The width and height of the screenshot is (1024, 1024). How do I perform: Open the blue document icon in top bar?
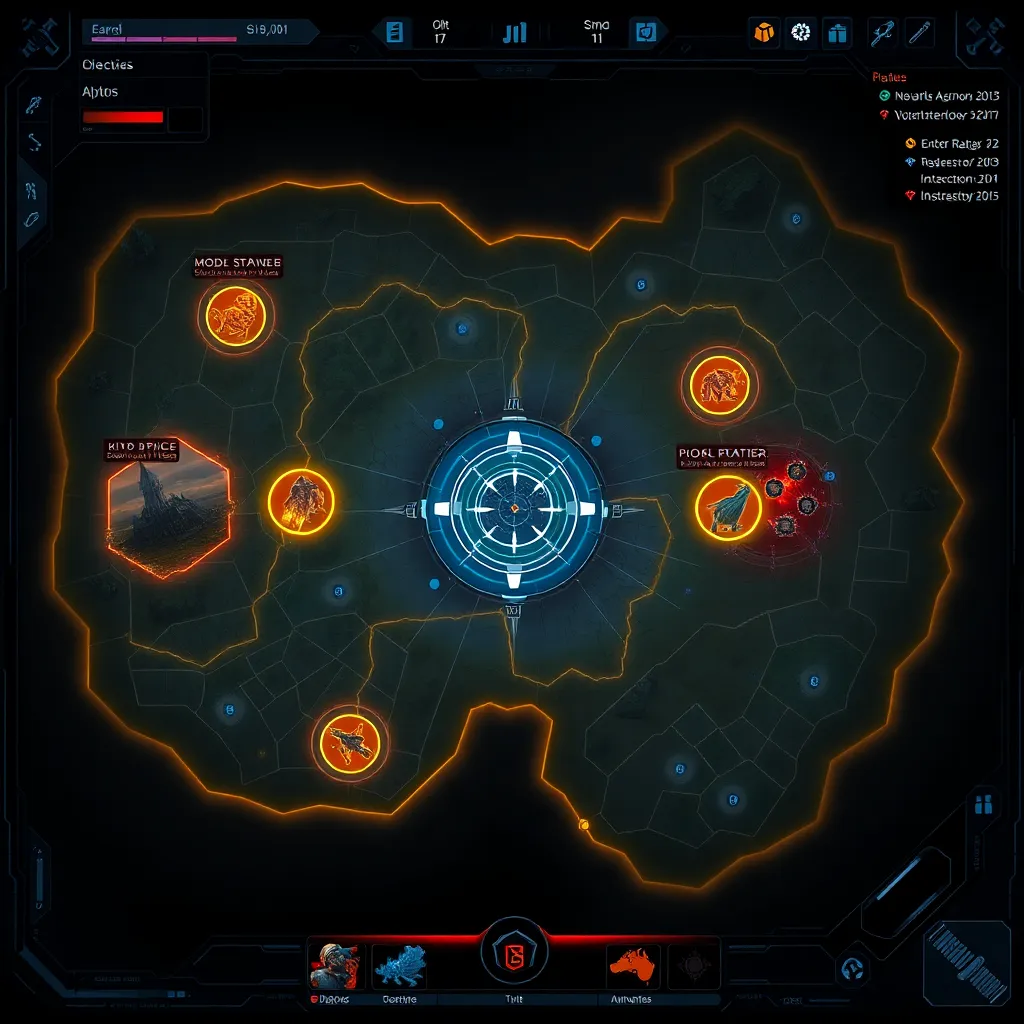pyautogui.click(x=395, y=32)
